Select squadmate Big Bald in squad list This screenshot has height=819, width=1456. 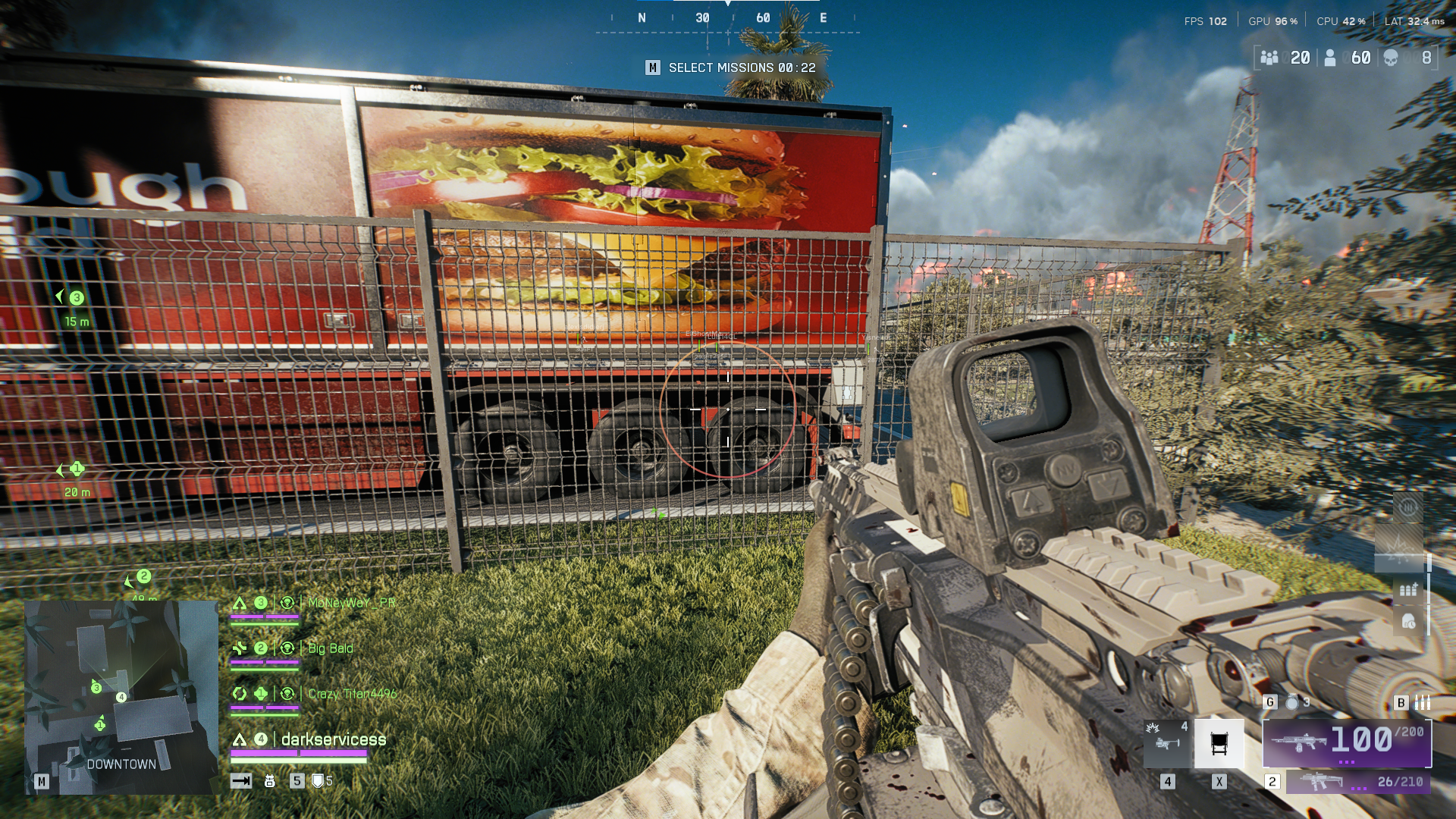pos(331,648)
